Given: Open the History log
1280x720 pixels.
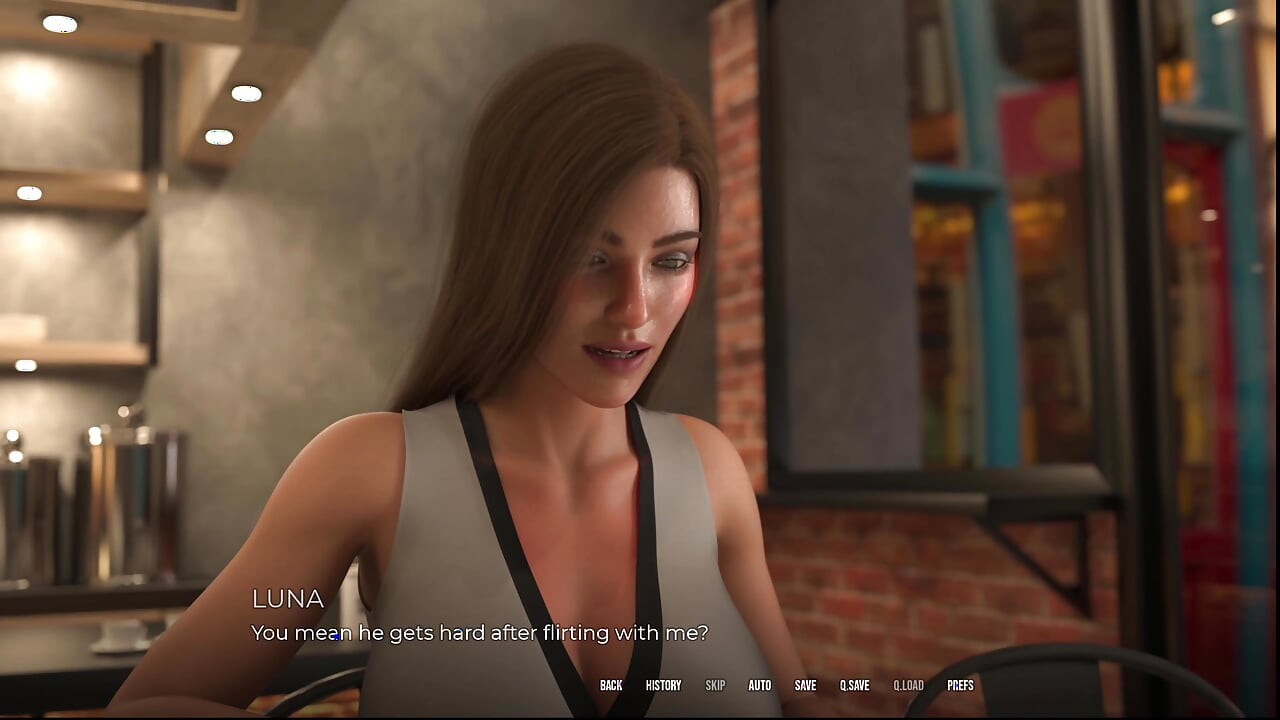Looking at the screenshot, I should [663, 686].
